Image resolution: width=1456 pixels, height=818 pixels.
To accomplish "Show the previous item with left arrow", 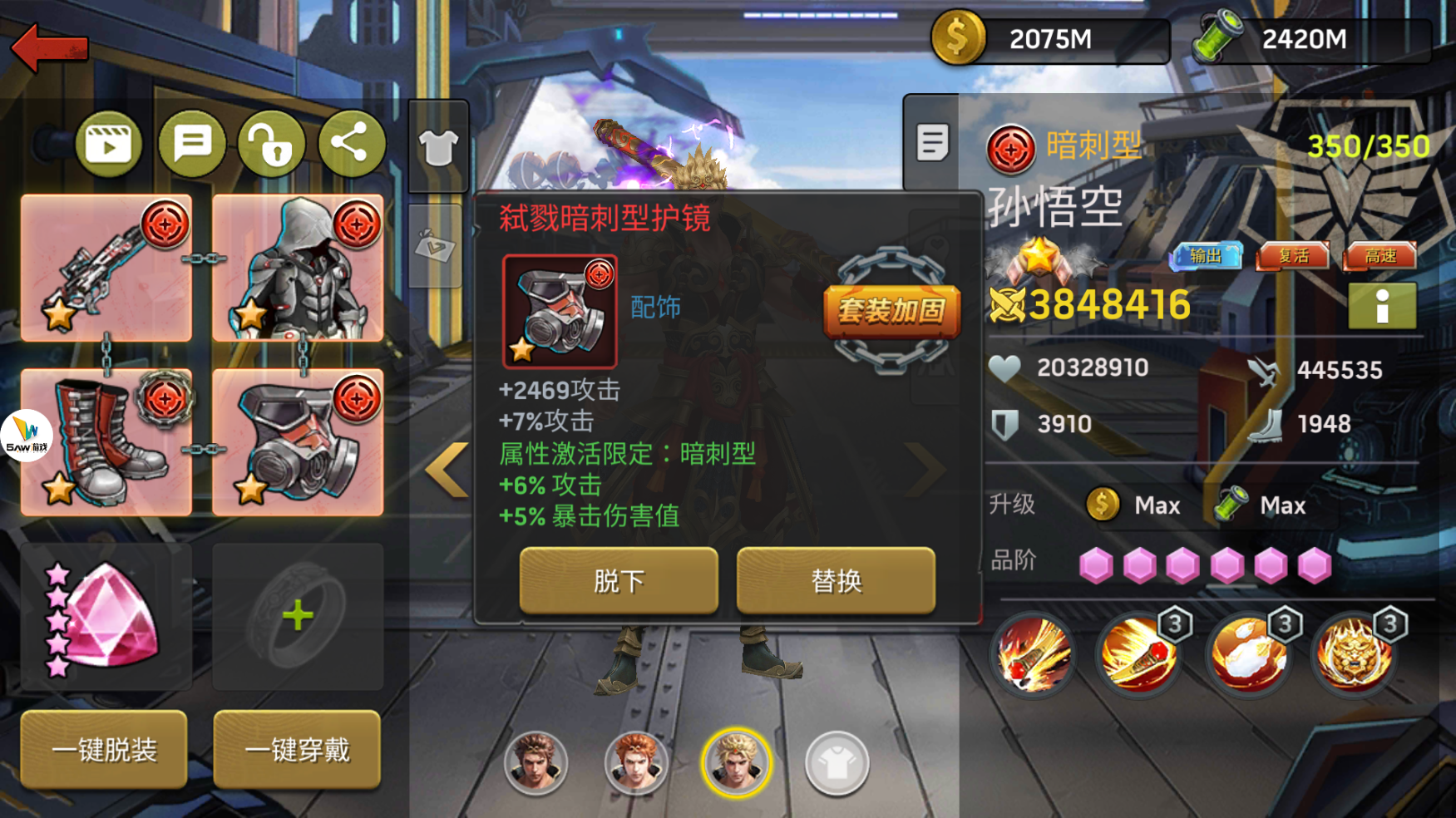I will [448, 470].
